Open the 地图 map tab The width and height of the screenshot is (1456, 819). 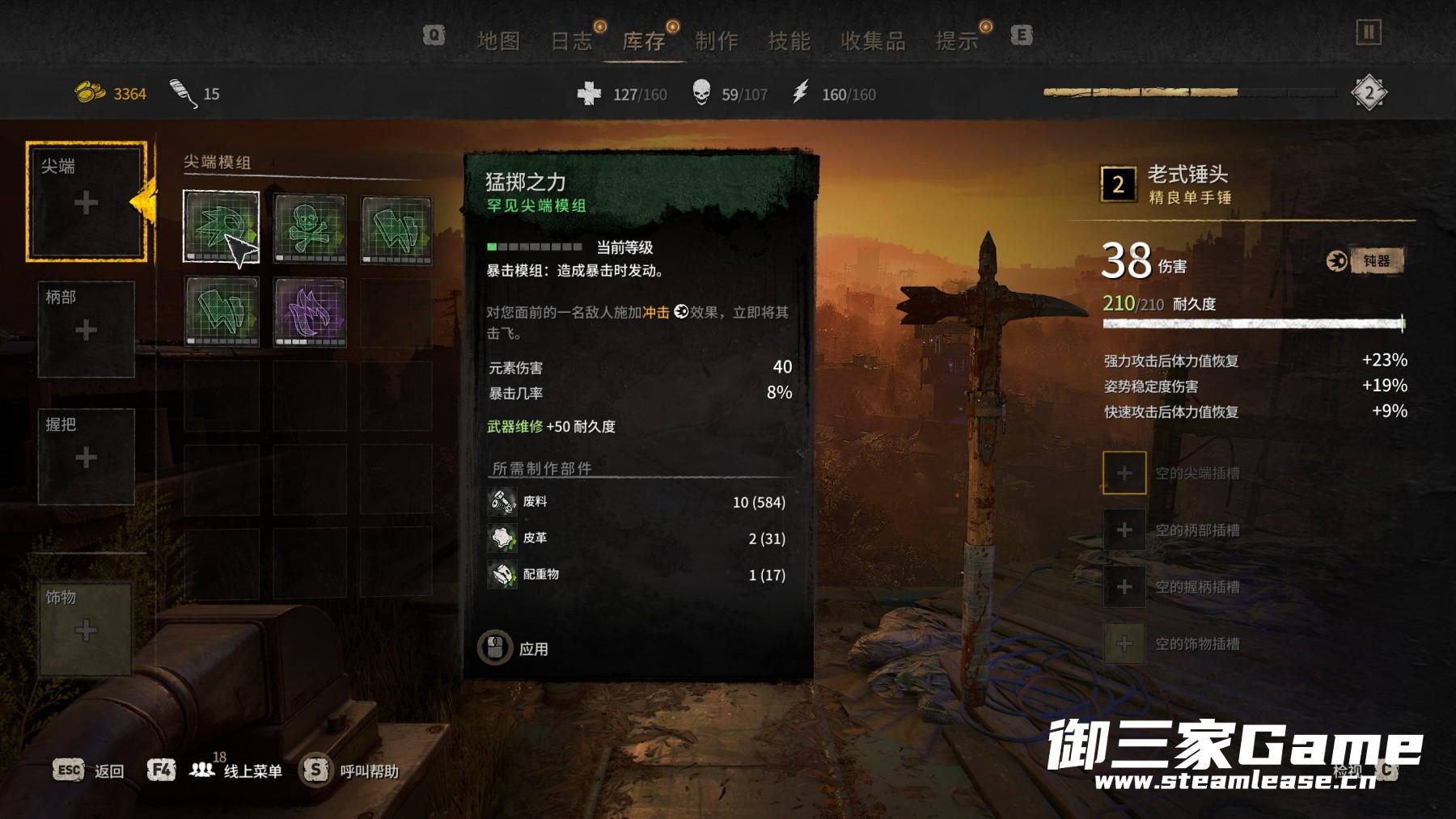[498, 40]
